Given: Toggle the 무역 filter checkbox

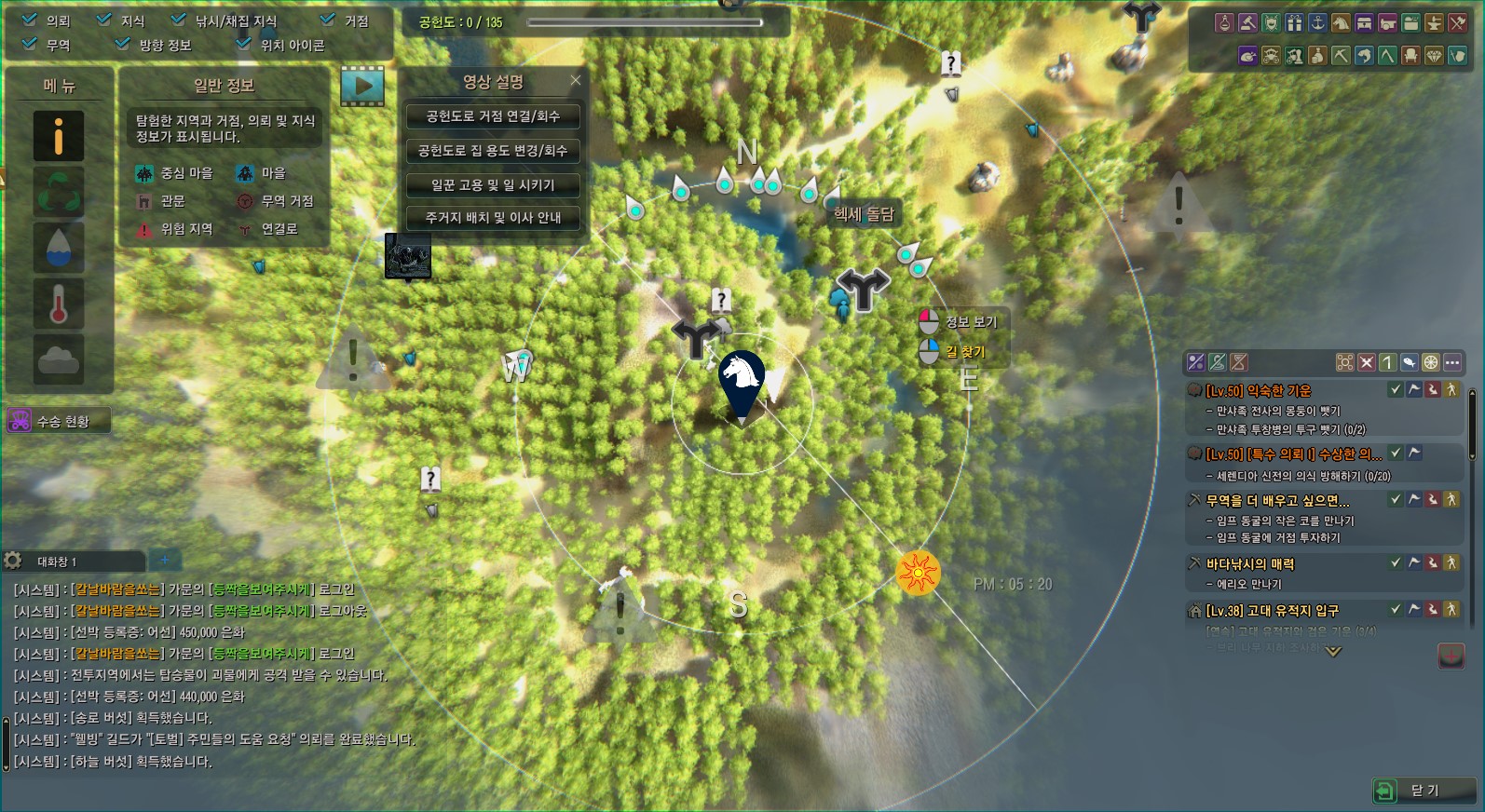Looking at the screenshot, I should (x=30, y=44).
